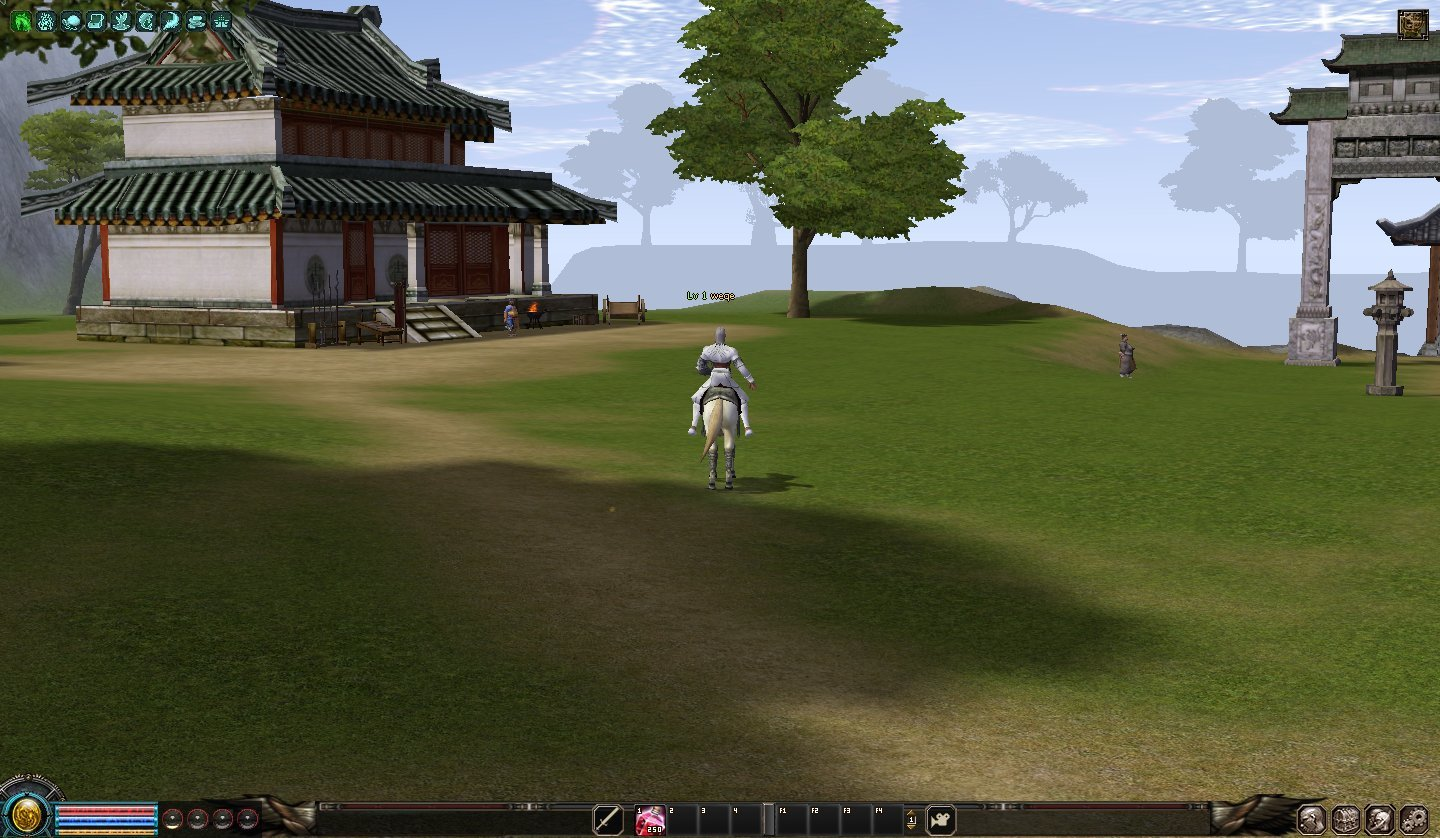Switch quickslot page with the up arrow
The image size is (1440, 838).
pyautogui.click(x=911, y=814)
